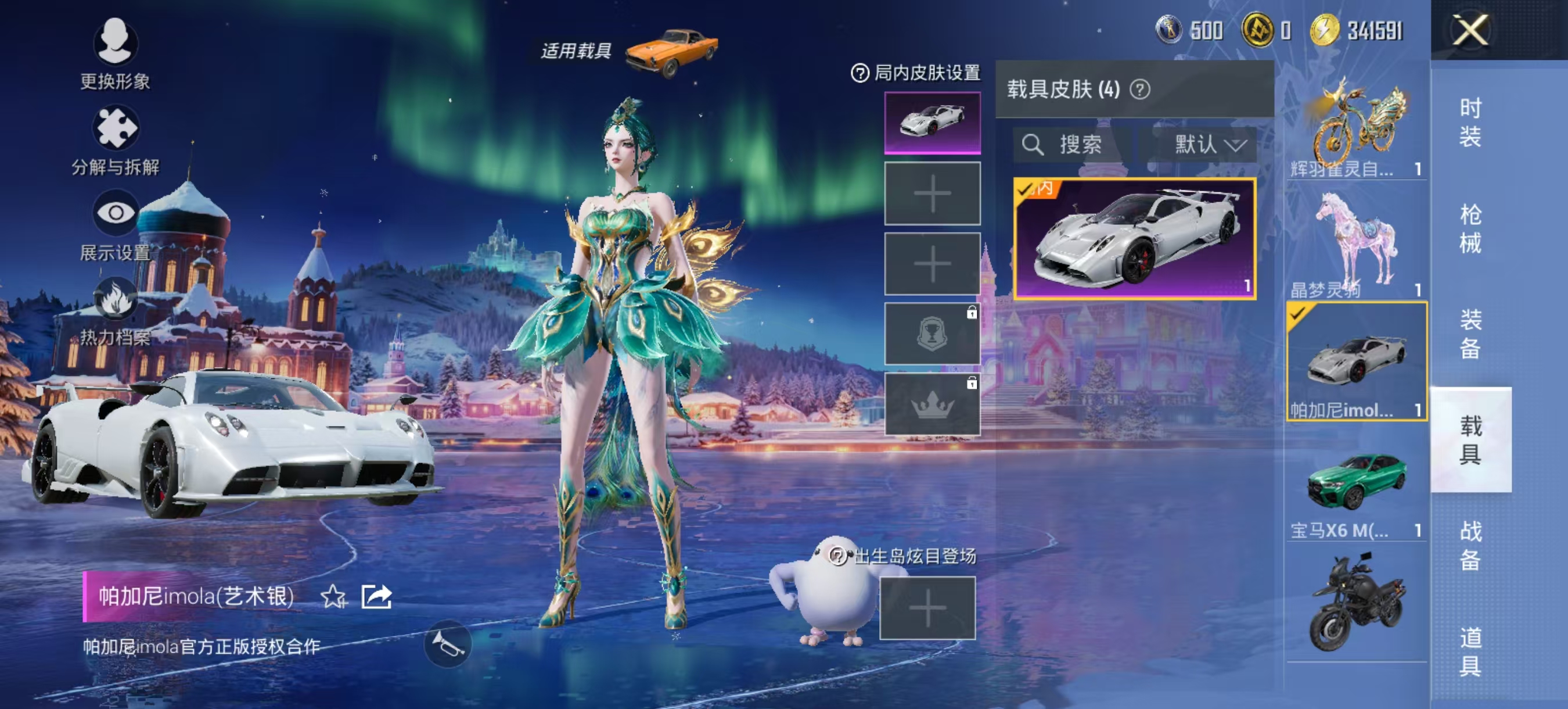The height and width of the screenshot is (709, 1568).
Task: Switch to the 战备 tab
Action: pos(1470,545)
